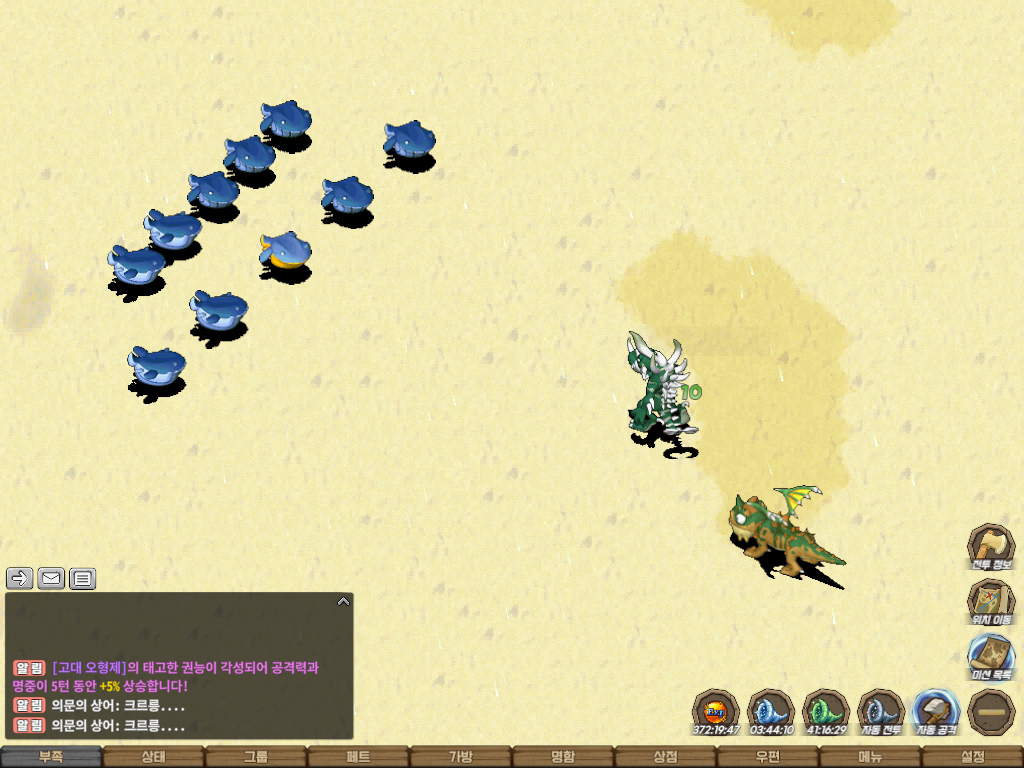Show the 미션 목록 mission list scroll
Image resolution: width=1024 pixels, height=768 pixels.
pyautogui.click(x=991, y=656)
